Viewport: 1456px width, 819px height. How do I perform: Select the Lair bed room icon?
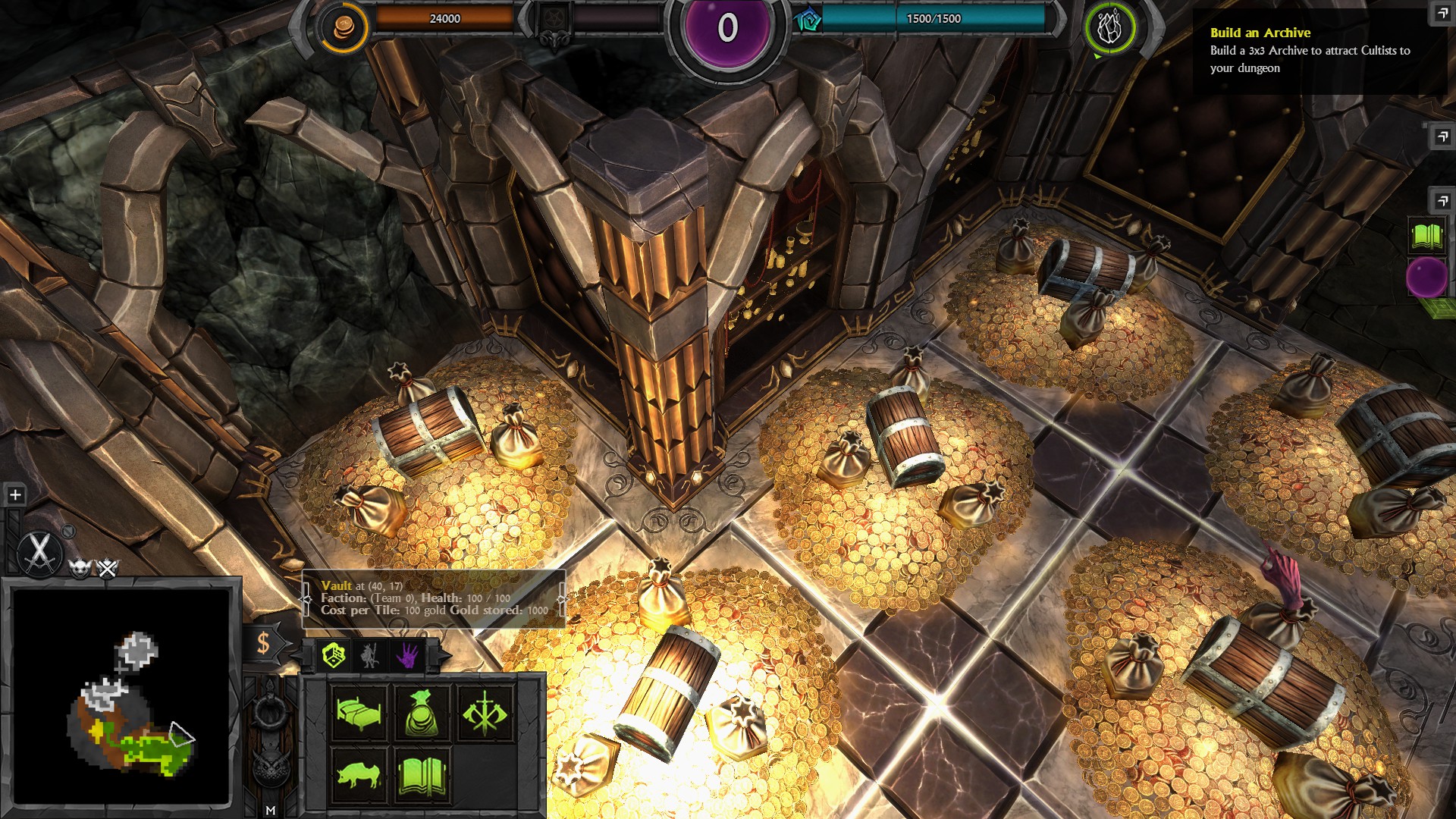pyautogui.click(x=359, y=713)
